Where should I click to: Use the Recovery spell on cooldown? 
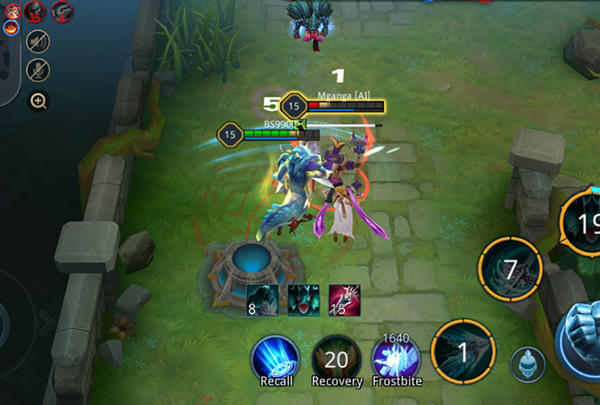[x=336, y=358]
